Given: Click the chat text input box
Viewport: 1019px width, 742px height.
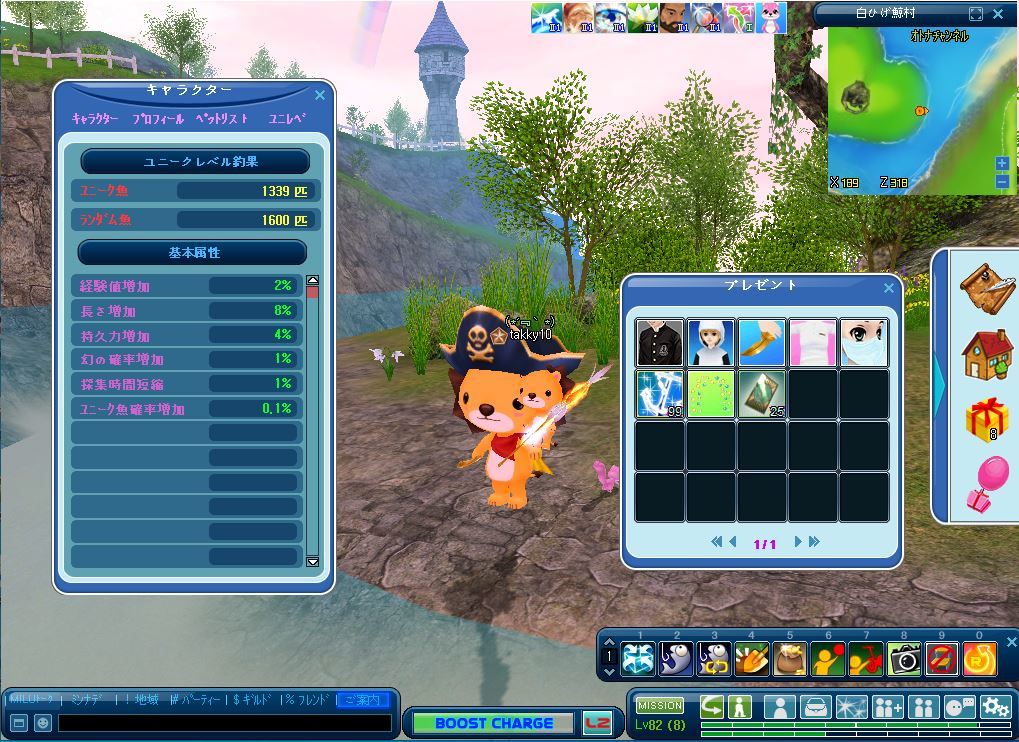Looking at the screenshot, I should 224,722.
